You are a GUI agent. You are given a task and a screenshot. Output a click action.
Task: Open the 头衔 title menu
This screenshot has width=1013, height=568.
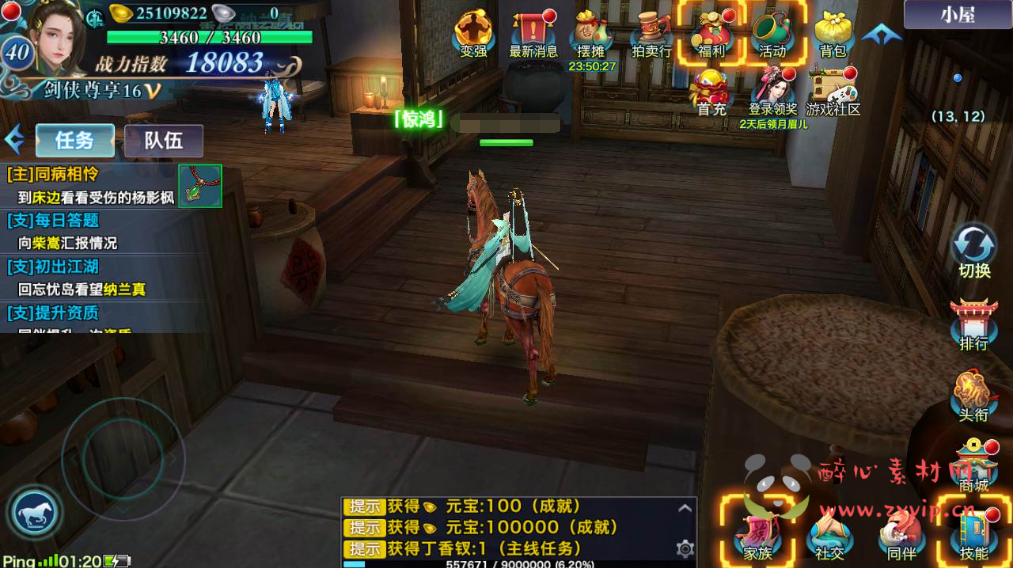coord(974,393)
